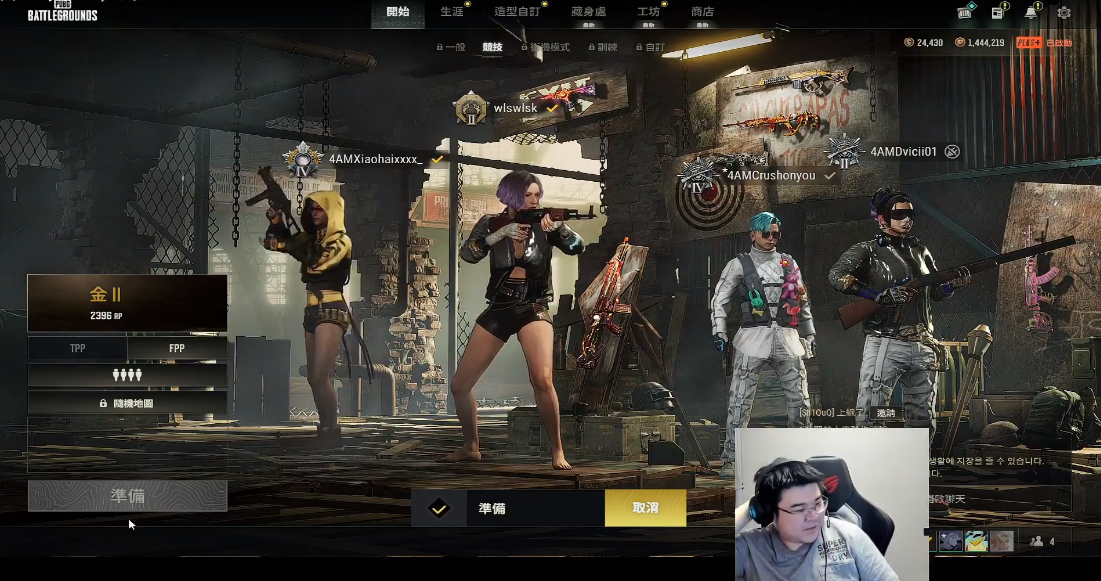Open the settings gear icon

click(1064, 13)
